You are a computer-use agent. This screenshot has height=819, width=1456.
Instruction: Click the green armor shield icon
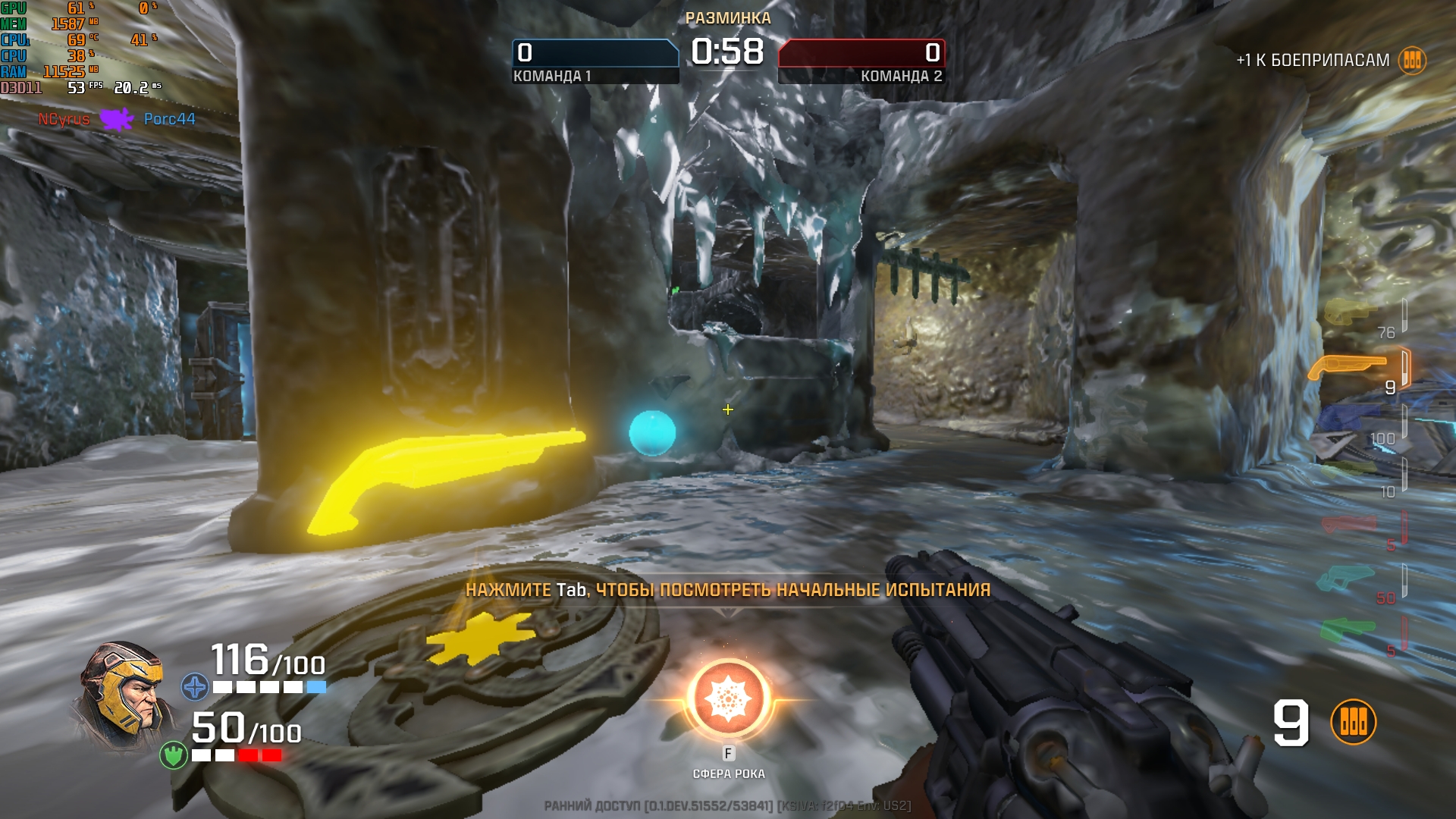click(173, 755)
